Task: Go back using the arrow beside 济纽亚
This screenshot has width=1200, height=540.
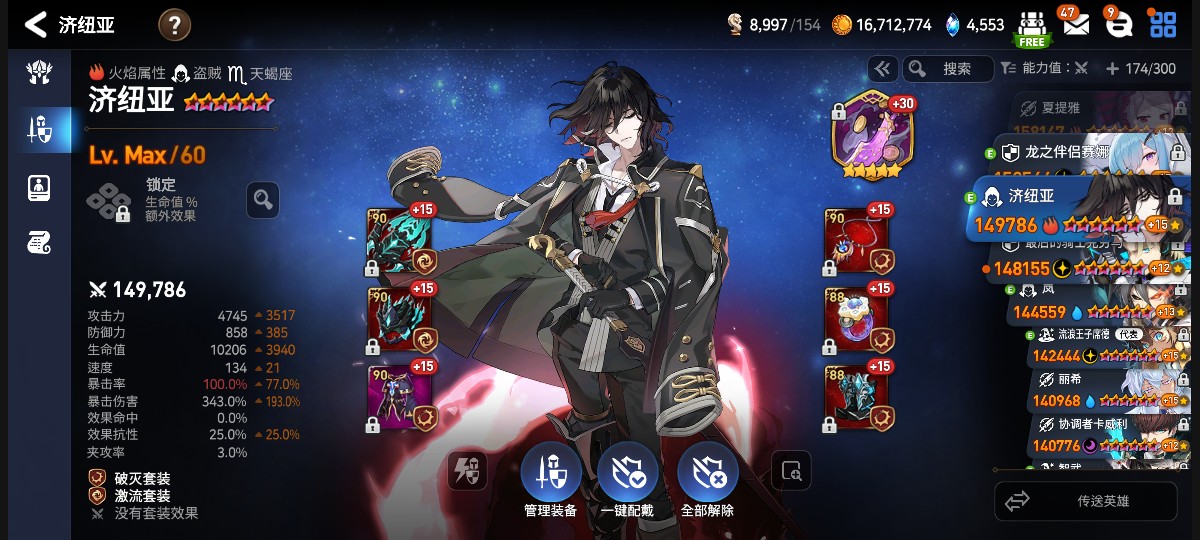Action: (36, 25)
